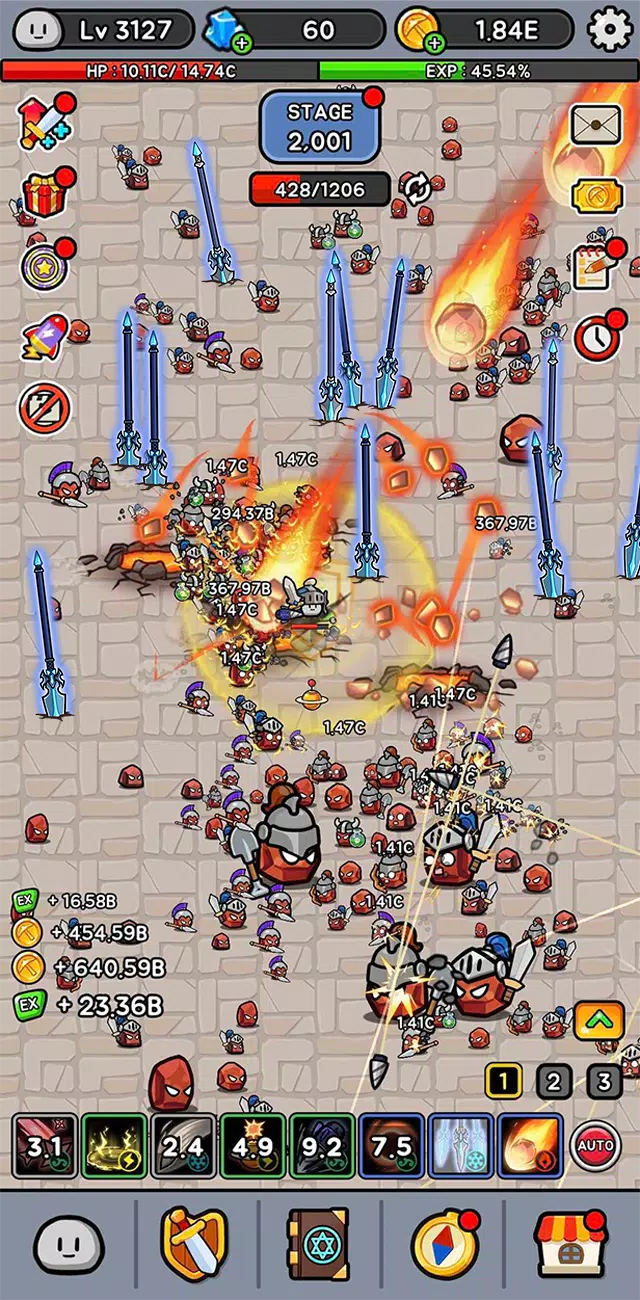Image resolution: width=640 pixels, height=1300 pixels.
Task: Open the shop storefront tab
Action: 569,1244
